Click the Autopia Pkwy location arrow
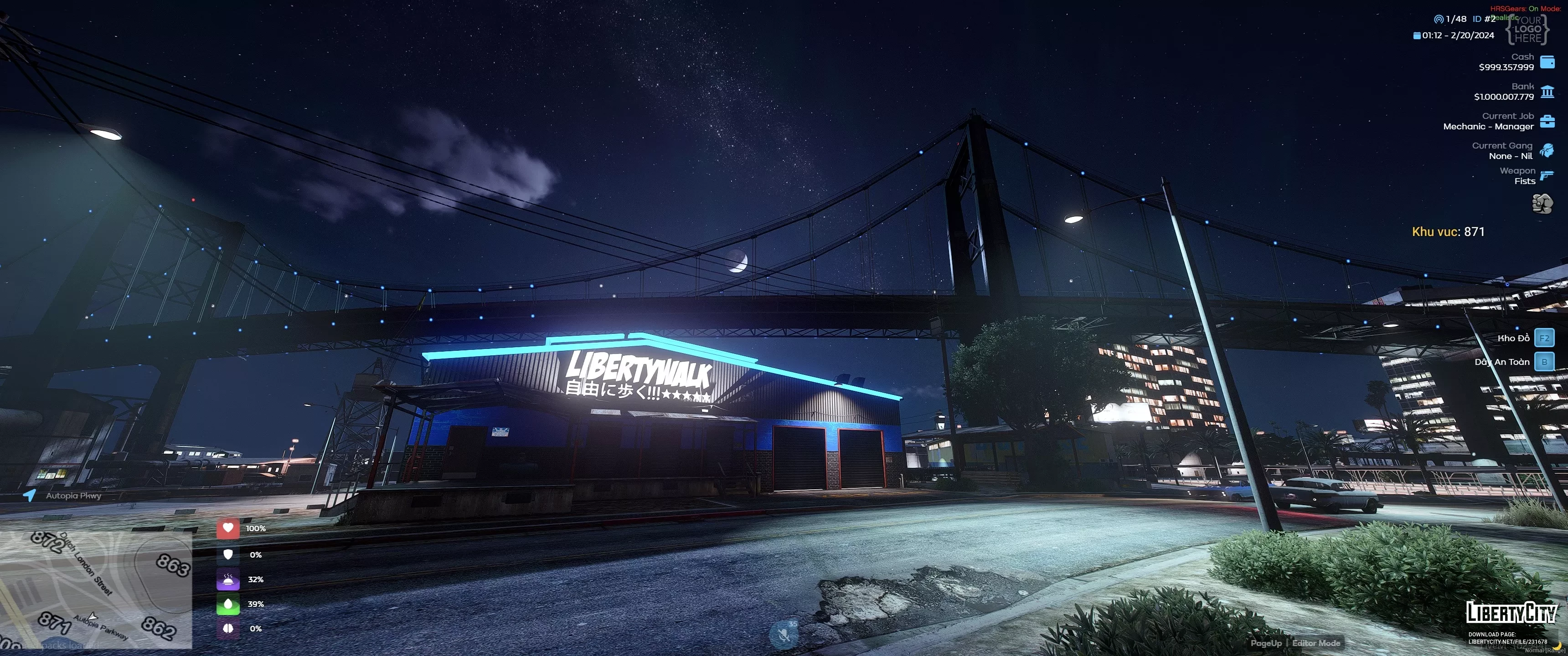 (29, 495)
